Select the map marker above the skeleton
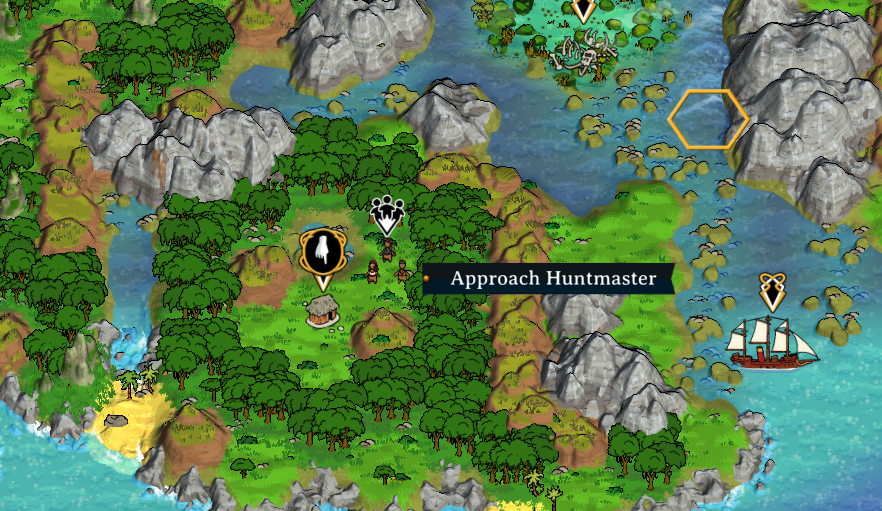The height and width of the screenshot is (511, 882). (x=583, y=10)
